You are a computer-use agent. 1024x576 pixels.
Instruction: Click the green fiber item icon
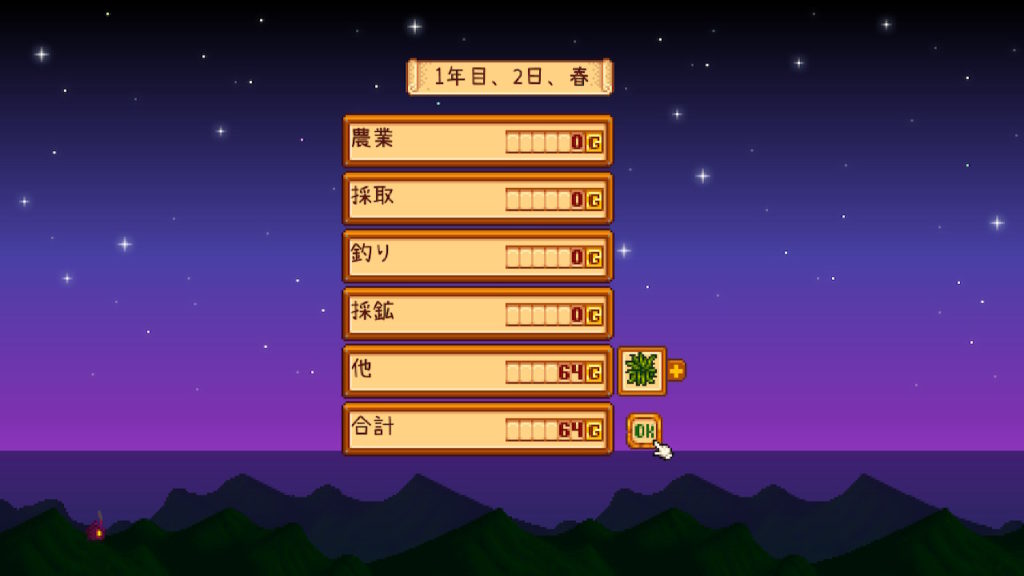641,371
